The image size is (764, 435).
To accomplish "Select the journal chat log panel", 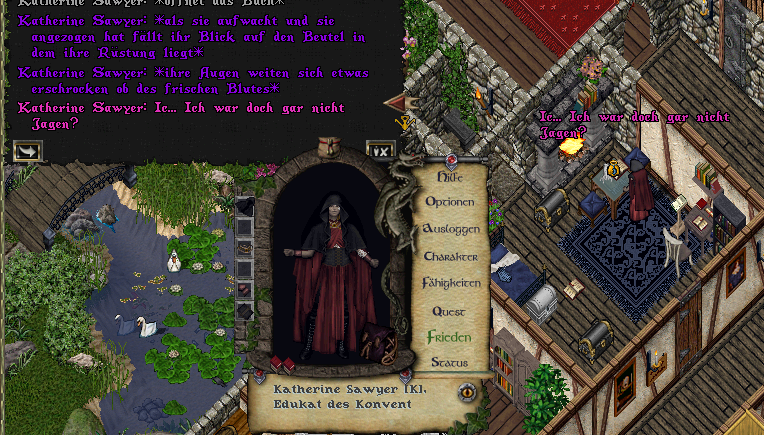I will [x=200, y=70].
